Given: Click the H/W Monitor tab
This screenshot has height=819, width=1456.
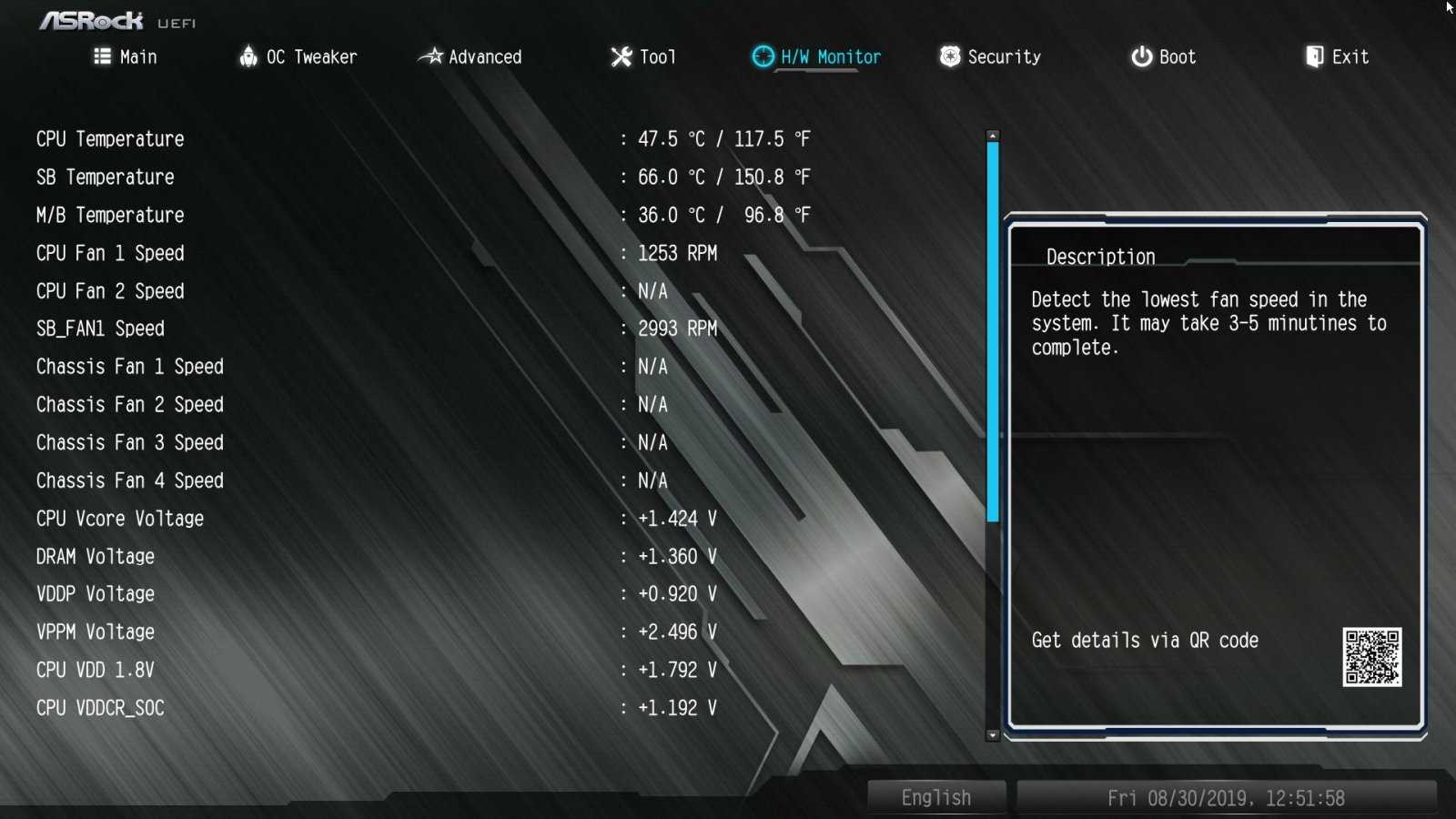Looking at the screenshot, I should (x=817, y=57).
